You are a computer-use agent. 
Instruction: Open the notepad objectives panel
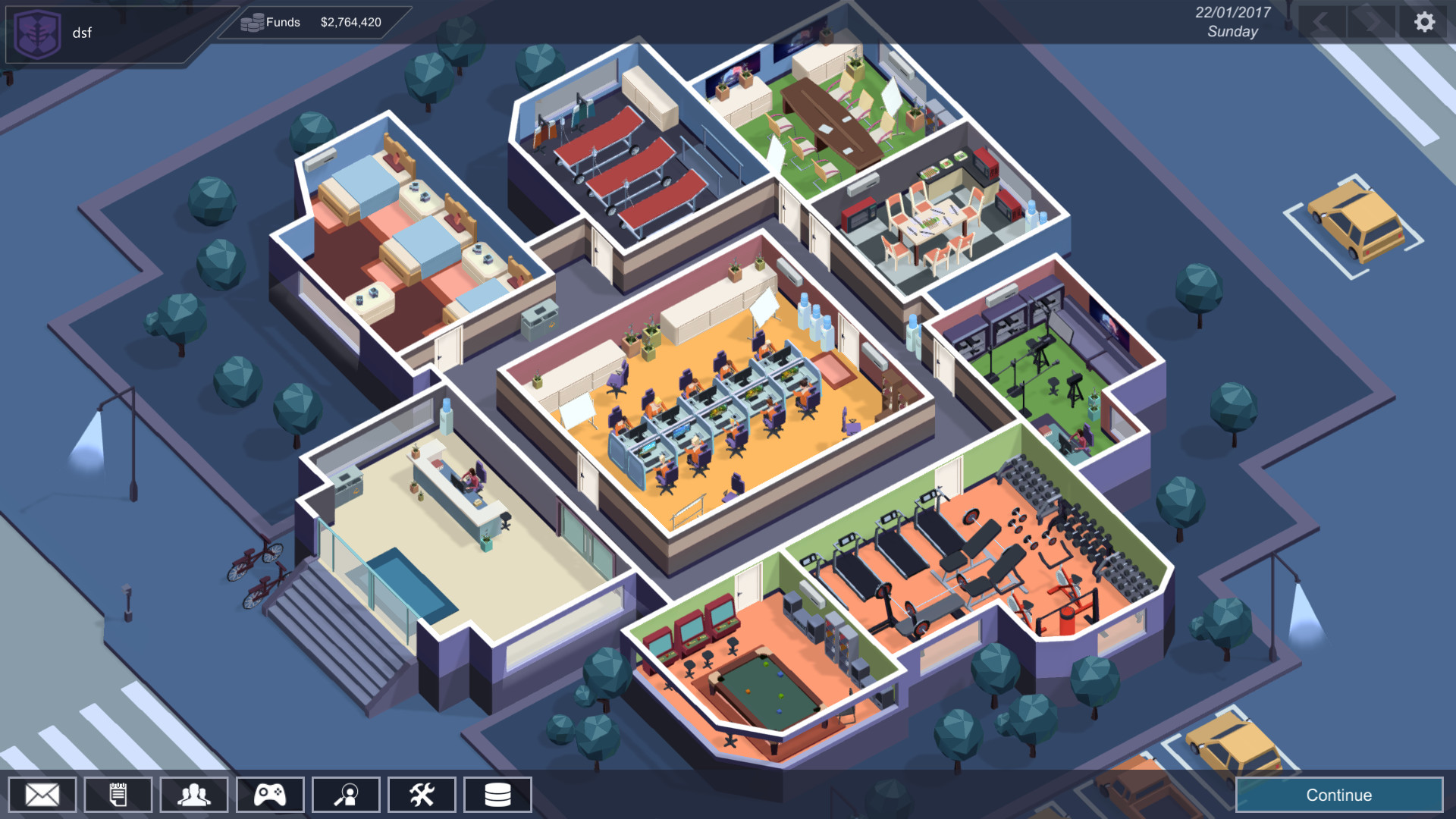[118, 794]
